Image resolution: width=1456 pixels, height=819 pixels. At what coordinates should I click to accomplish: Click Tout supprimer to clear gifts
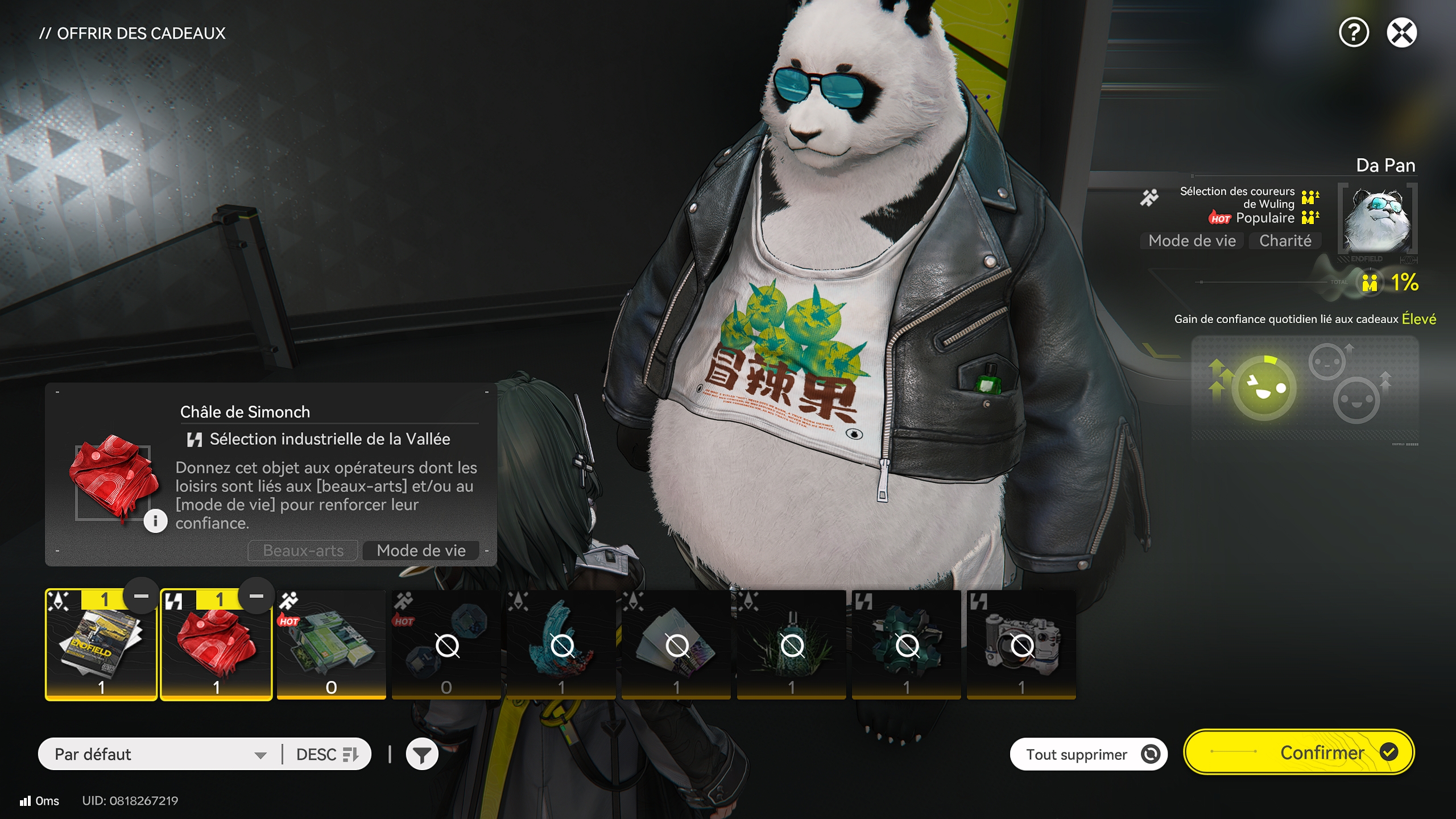[x=1088, y=754]
